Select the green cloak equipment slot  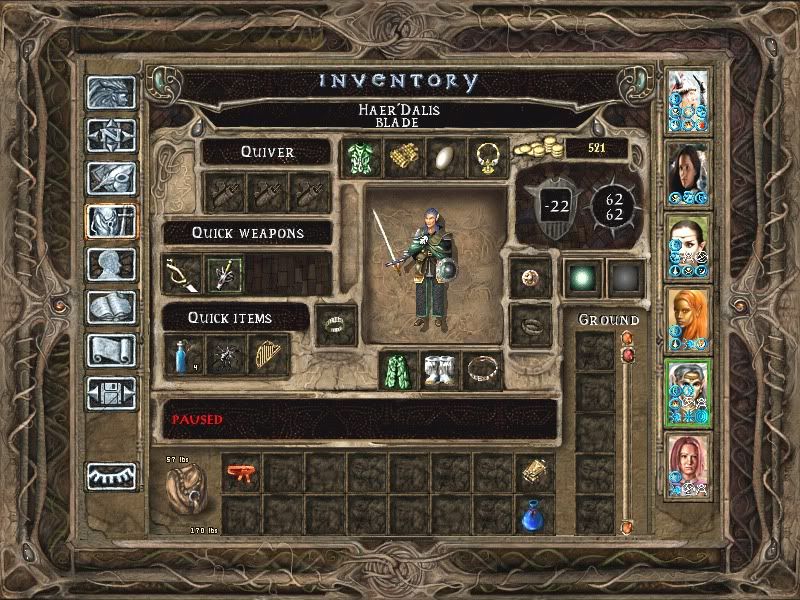[x=398, y=370]
